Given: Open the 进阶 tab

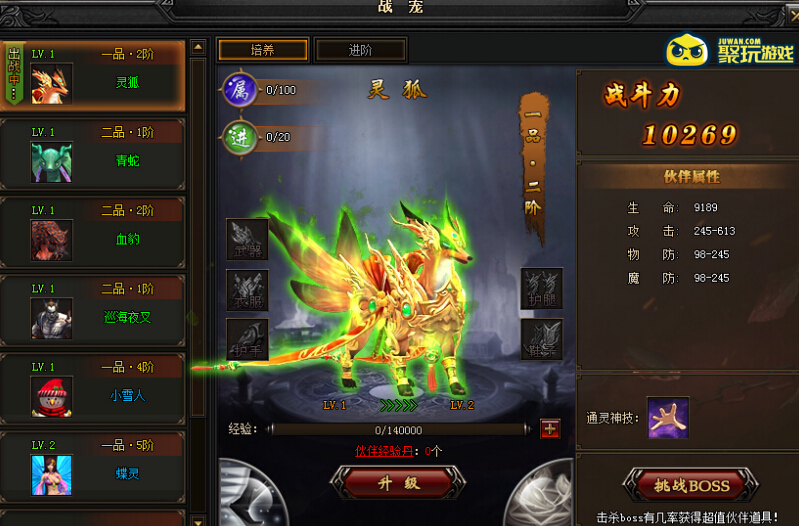Looking at the screenshot, I should [361, 50].
